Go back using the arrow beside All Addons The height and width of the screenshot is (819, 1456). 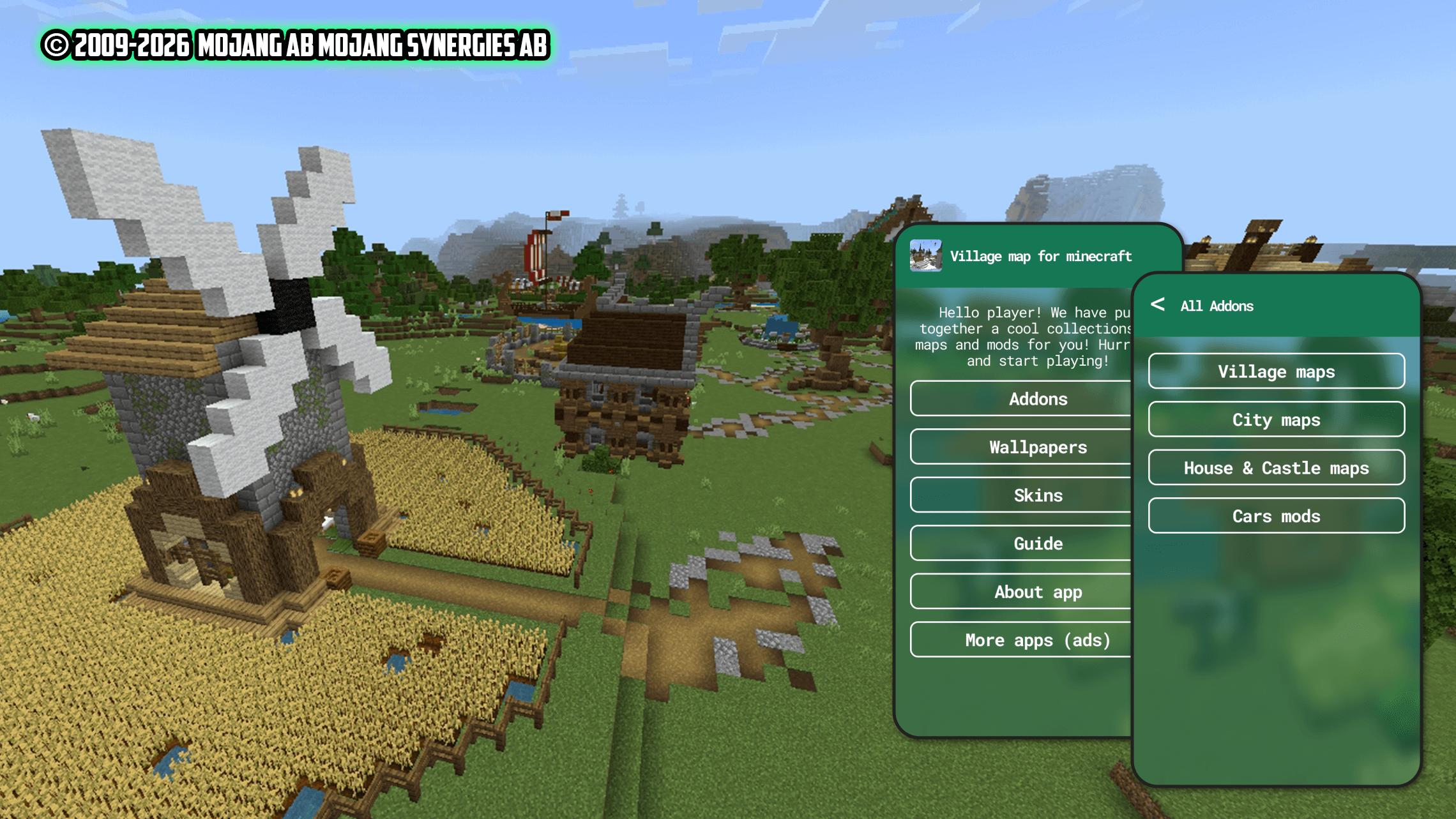click(x=1157, y=304)
